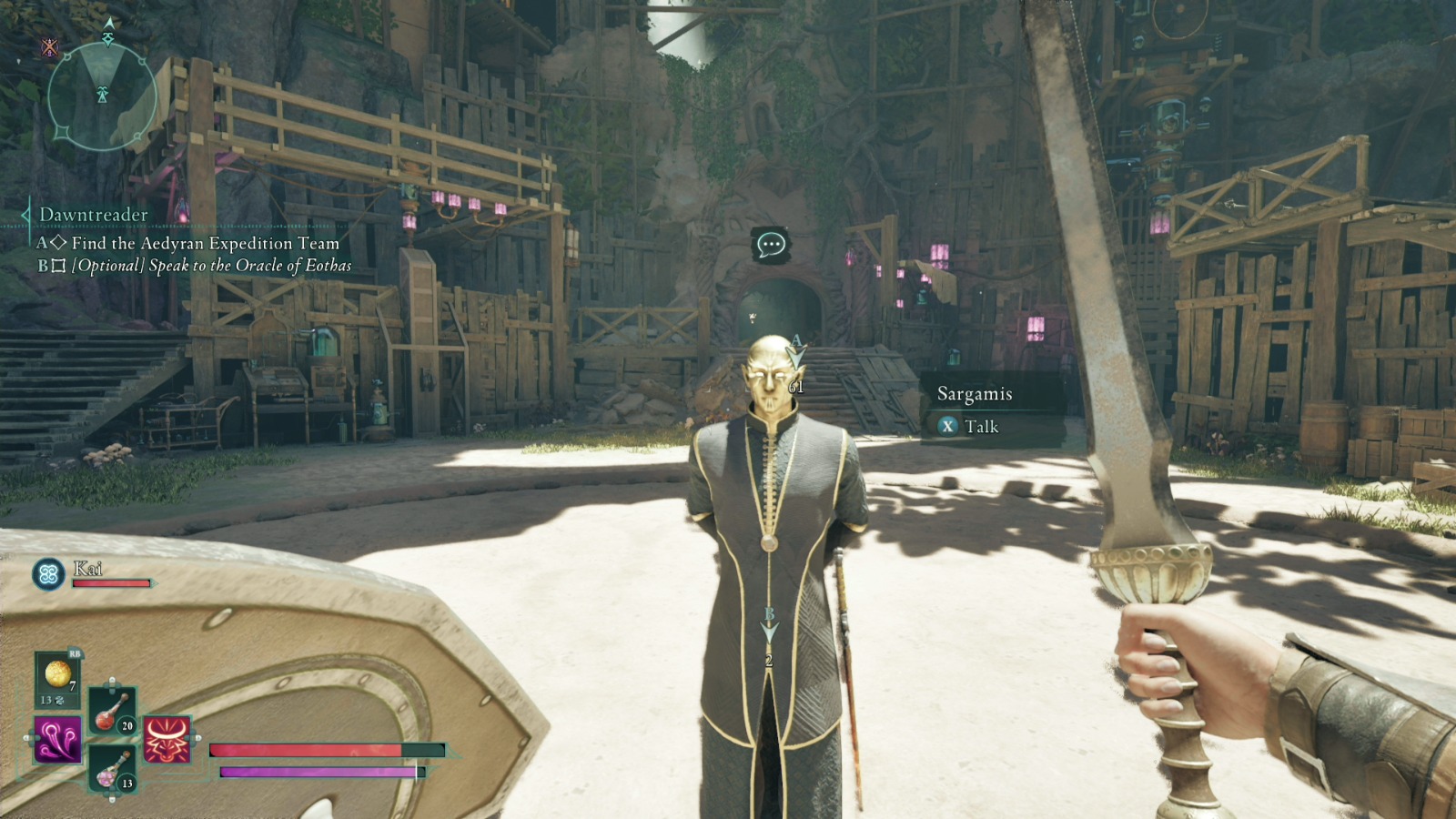Choose the Talk option for Sargamis
Viewport: 1456px width, 819px height.
point(970,426)
